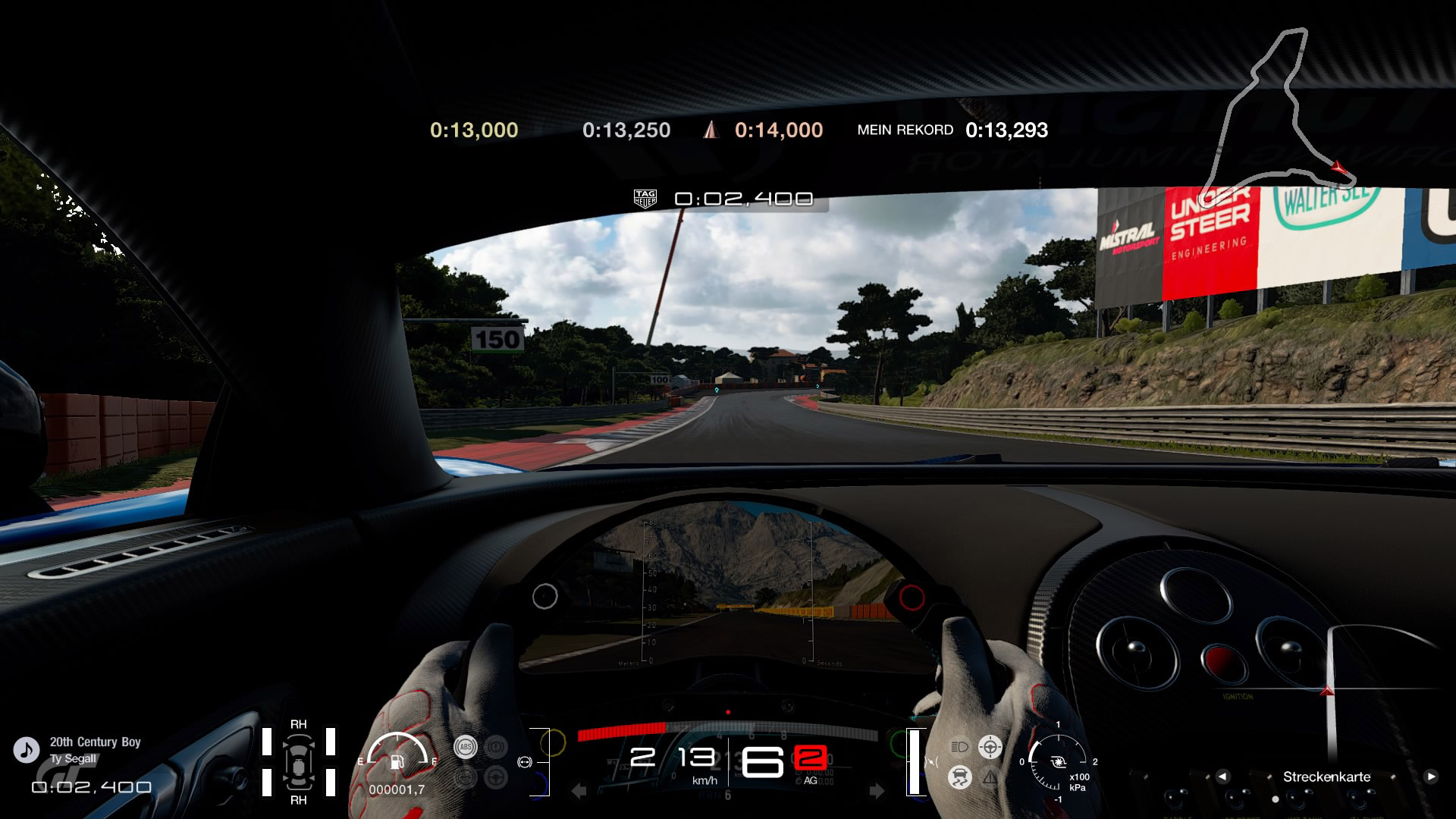Click the music note track icon

tap(27, 750)
